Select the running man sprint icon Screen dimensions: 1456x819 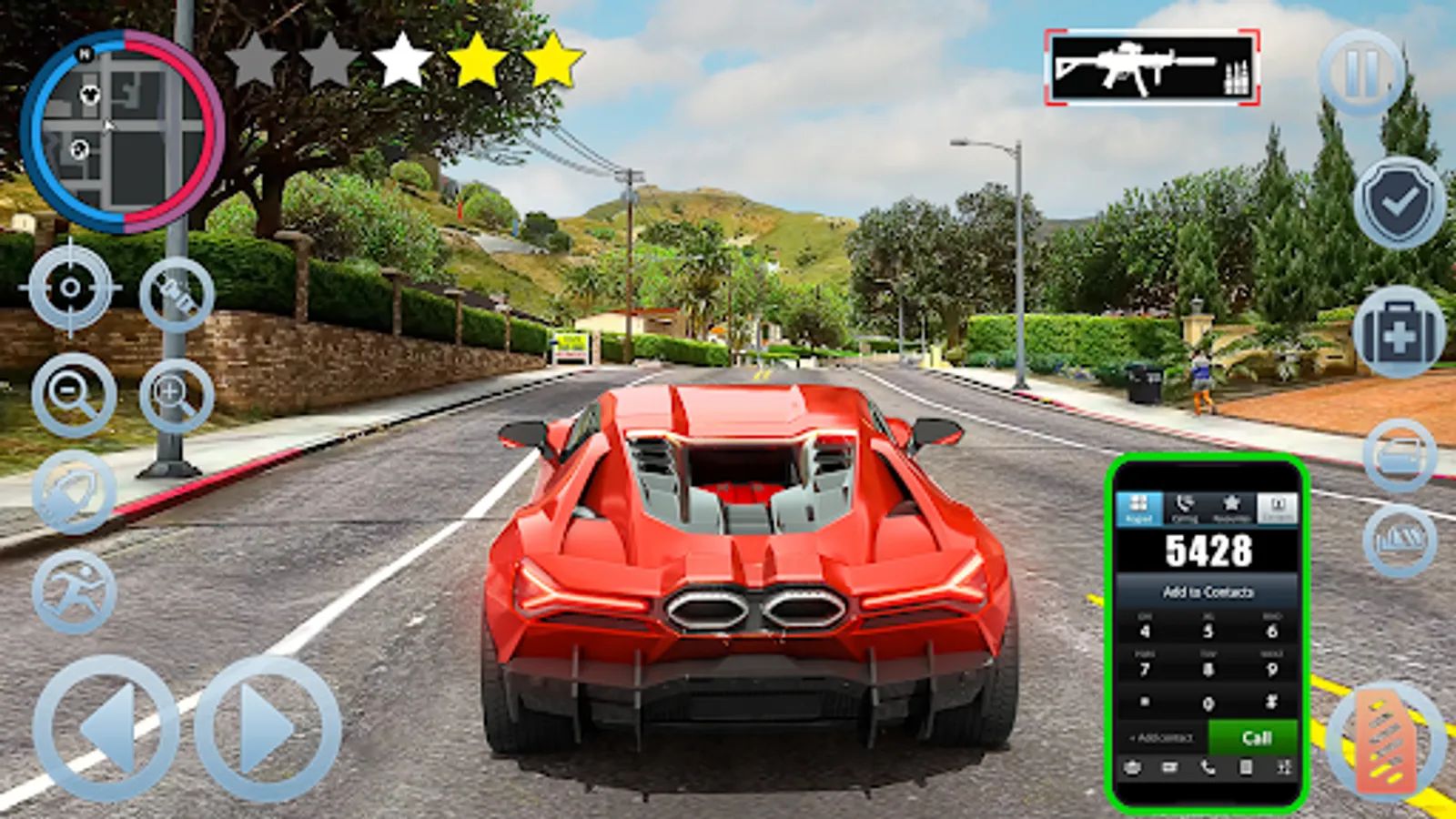pyautogui.click(x=76, y=590)
